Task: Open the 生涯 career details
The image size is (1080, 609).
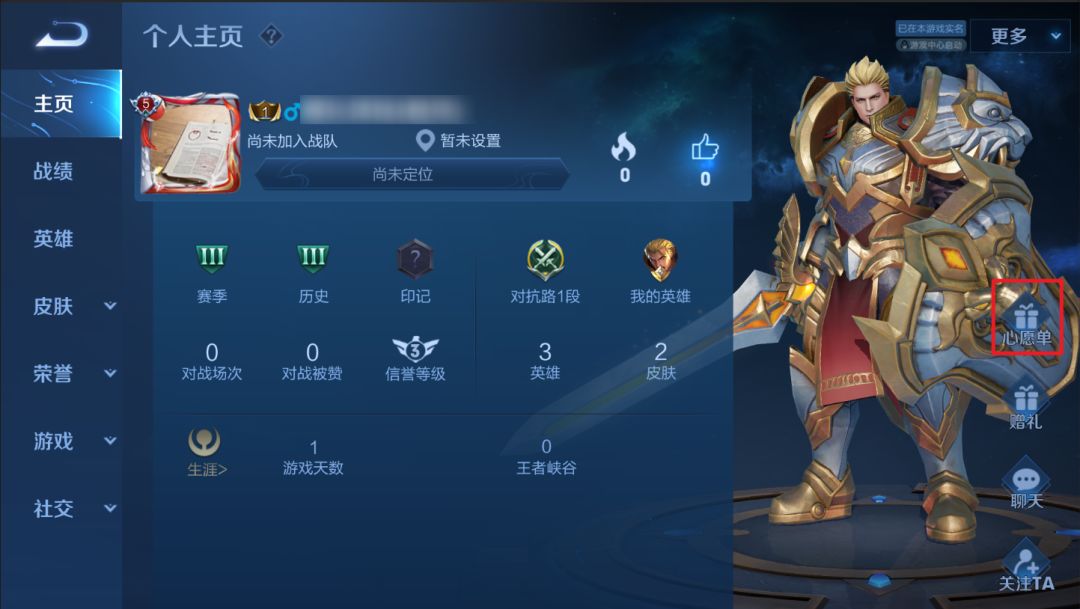Action: pos(207,451)
